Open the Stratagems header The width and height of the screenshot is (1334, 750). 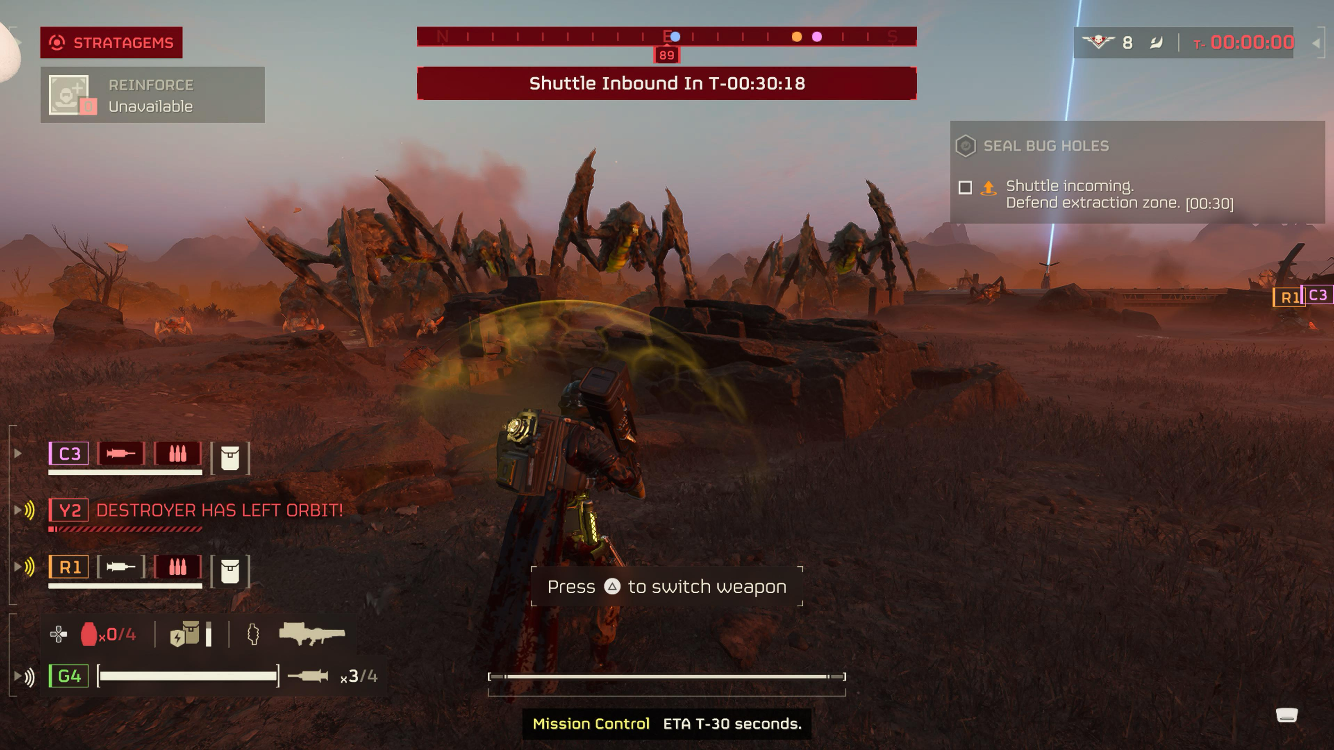[111, 42]
